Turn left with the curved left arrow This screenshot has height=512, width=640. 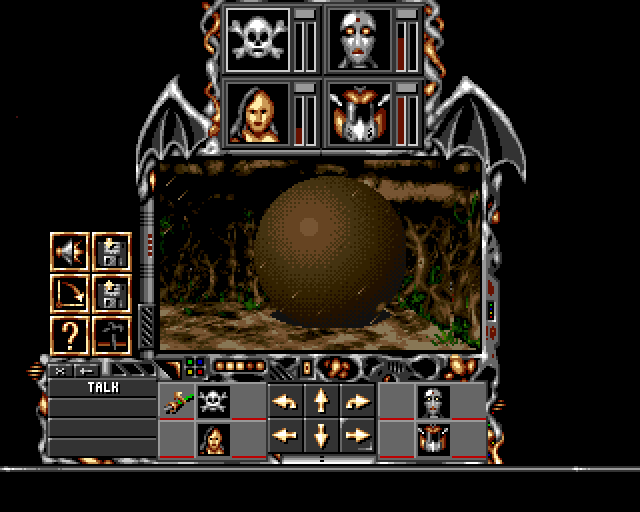point(285,401)
